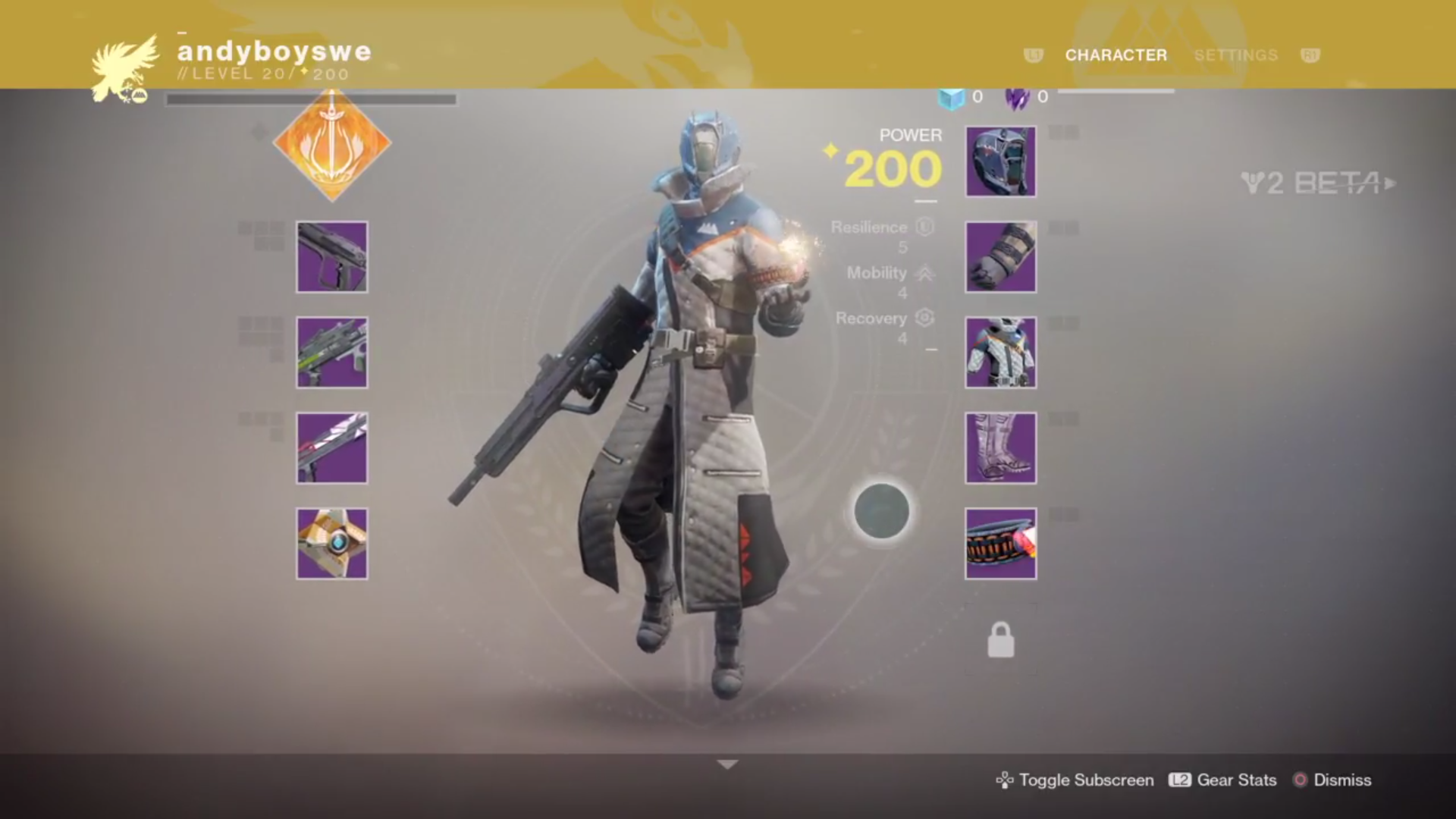Select the chest armor slot
Screen dimensions: 1456x819
[x=1000, y=353]
